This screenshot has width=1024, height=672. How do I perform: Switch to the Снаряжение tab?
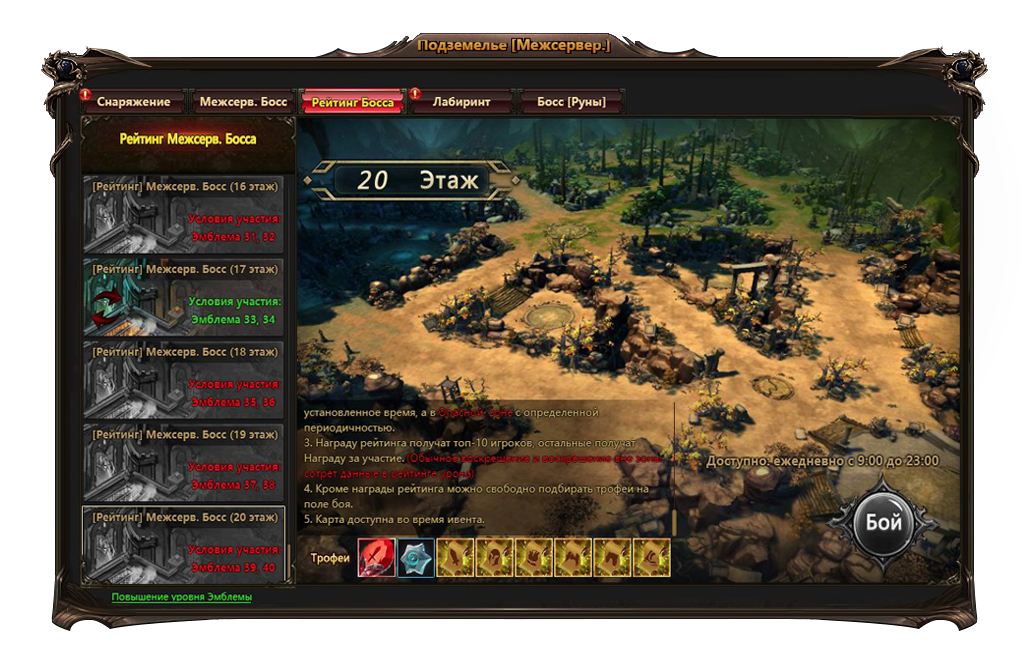pyautogui.click(x=134, y=102)
